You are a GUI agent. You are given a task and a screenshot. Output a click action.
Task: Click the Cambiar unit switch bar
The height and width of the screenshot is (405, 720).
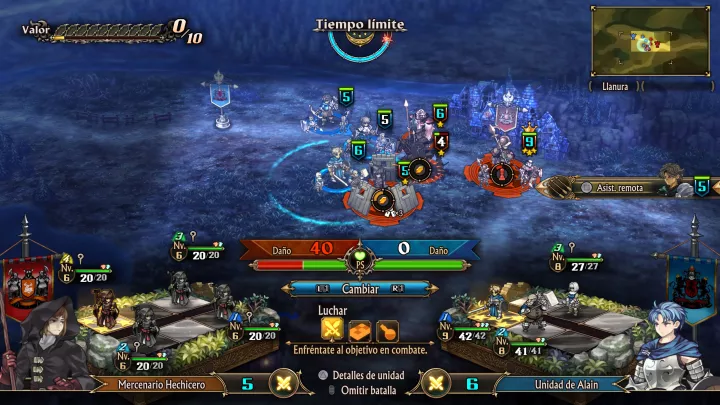coord(359,288)
